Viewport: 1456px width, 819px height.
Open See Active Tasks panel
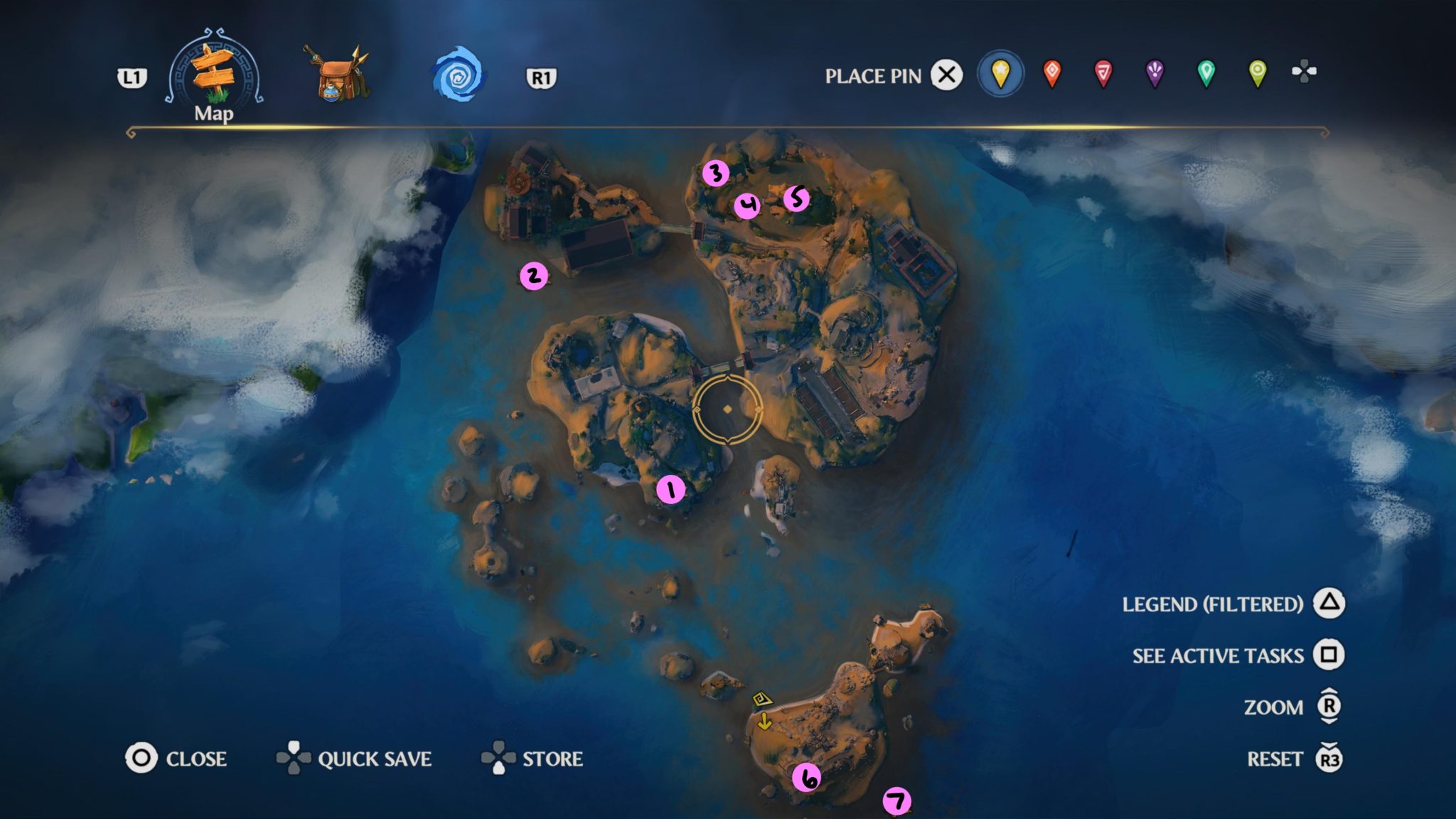(1217, 655)
